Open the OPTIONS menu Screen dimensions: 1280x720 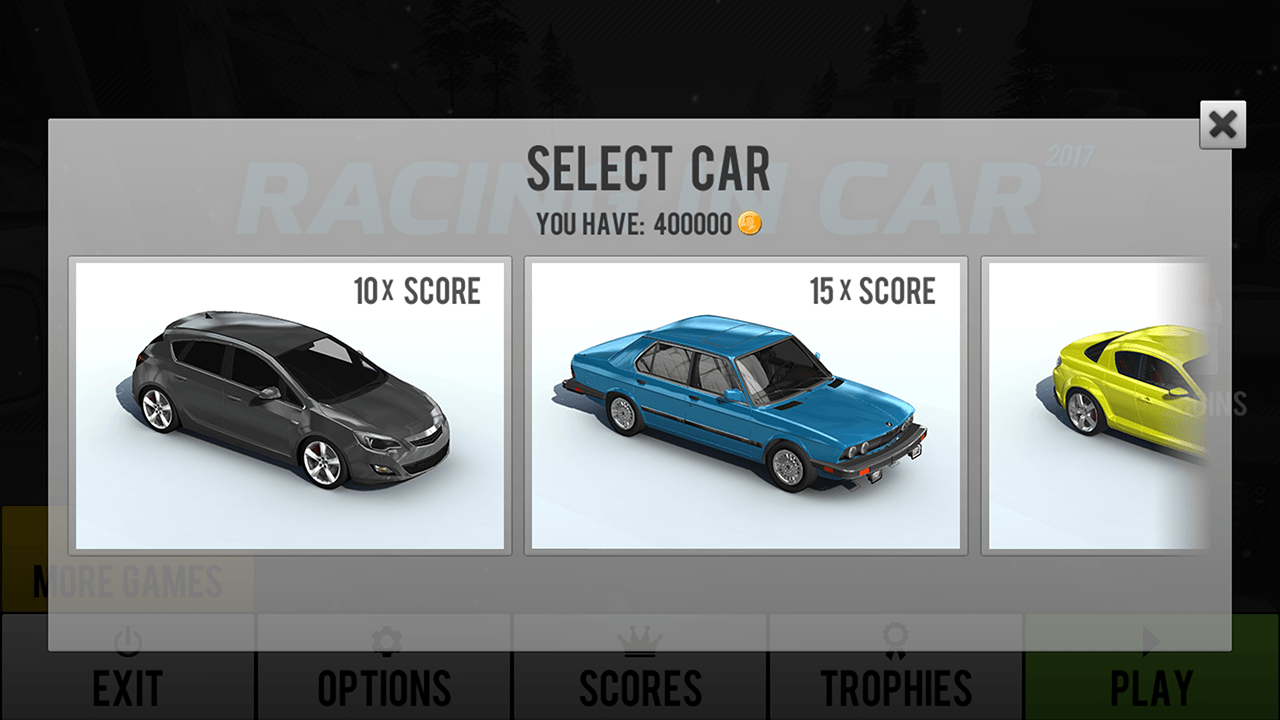pos(383,686)
